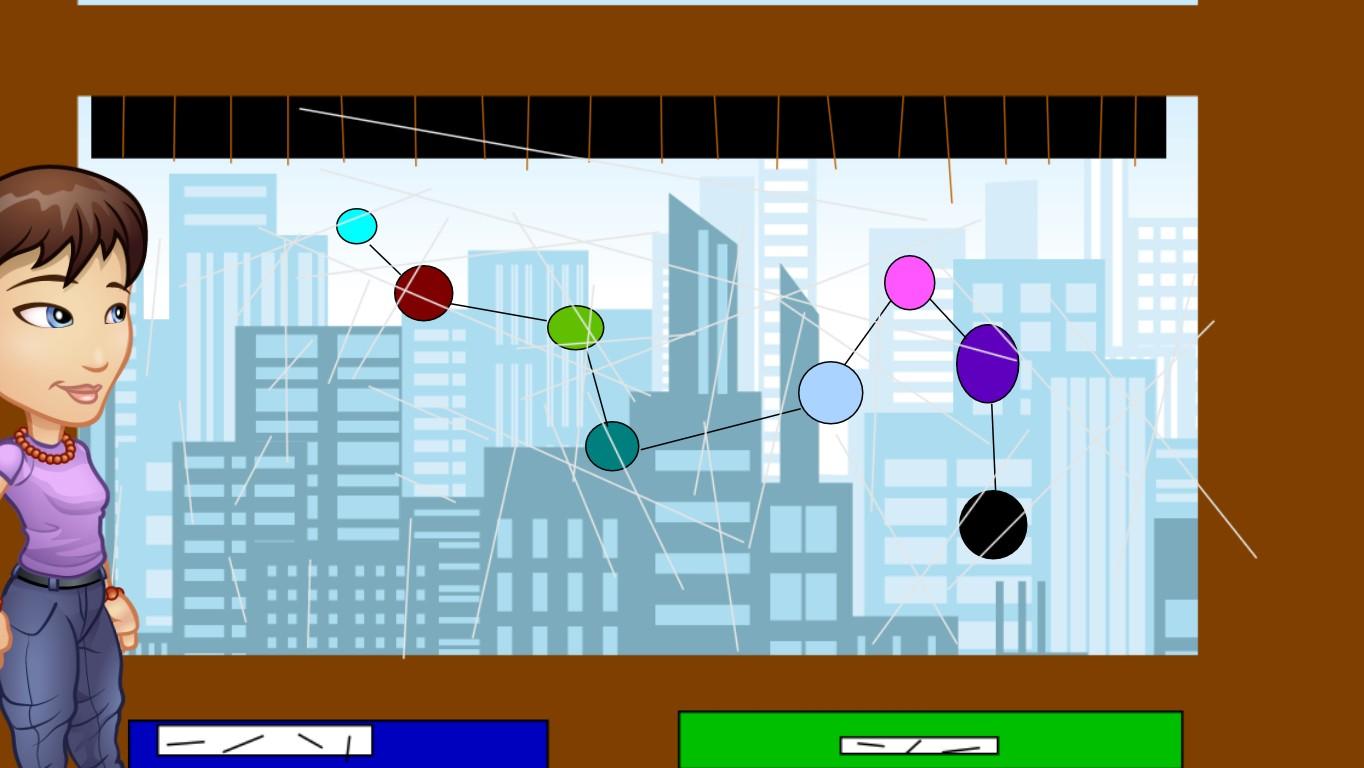Viewport: 1364px width, 768px height.
Task: Select the cyan node on the board
Action: point(357,228)
